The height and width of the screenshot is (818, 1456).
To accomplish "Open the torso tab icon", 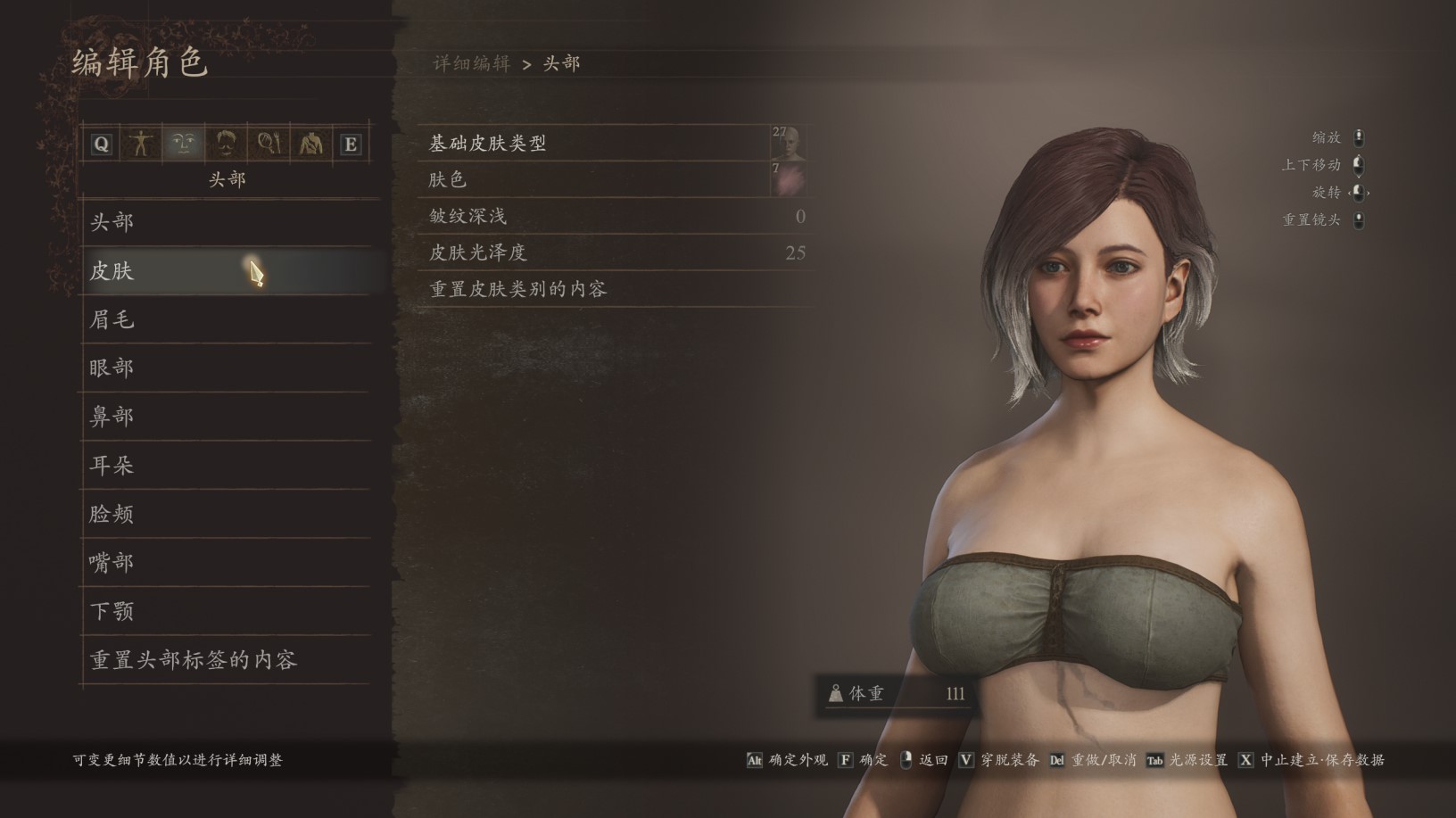I will click(310, 144).
